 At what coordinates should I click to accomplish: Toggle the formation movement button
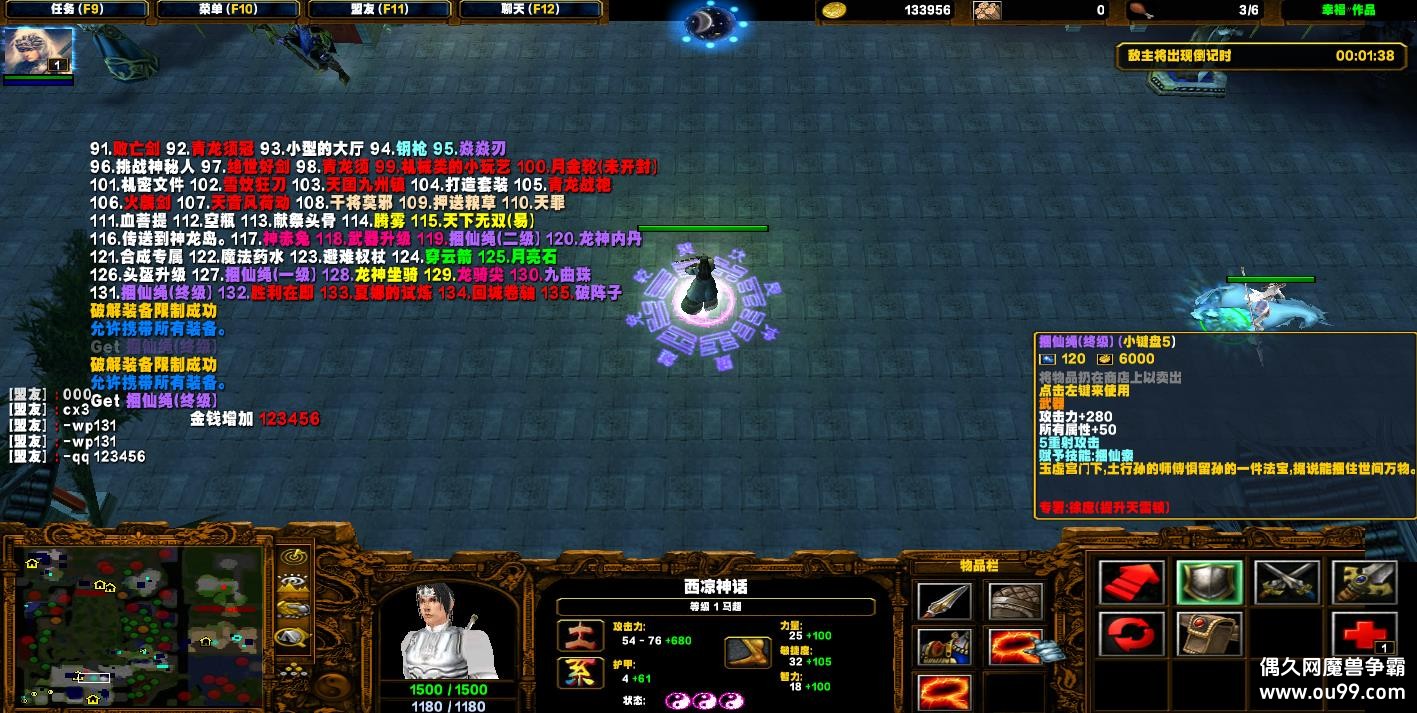coord(293,672)
